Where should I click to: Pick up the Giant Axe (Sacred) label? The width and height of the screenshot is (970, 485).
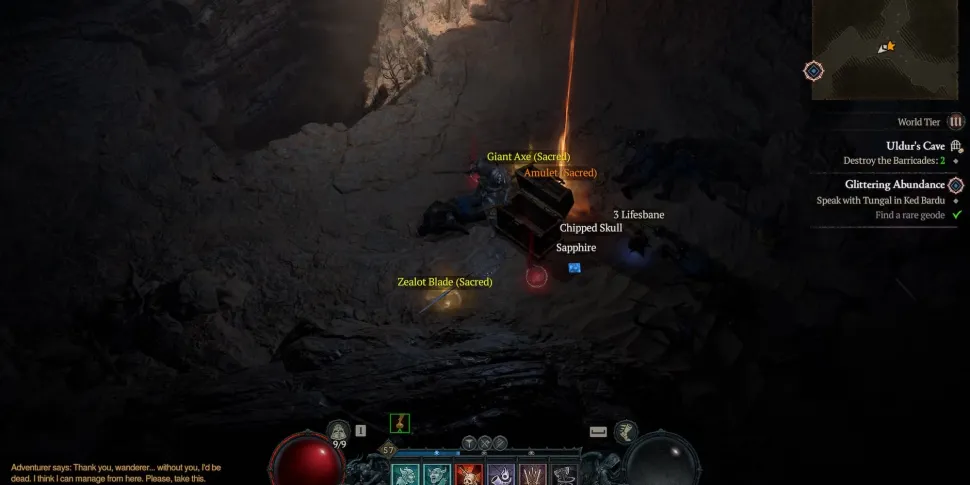coord(528,157)
